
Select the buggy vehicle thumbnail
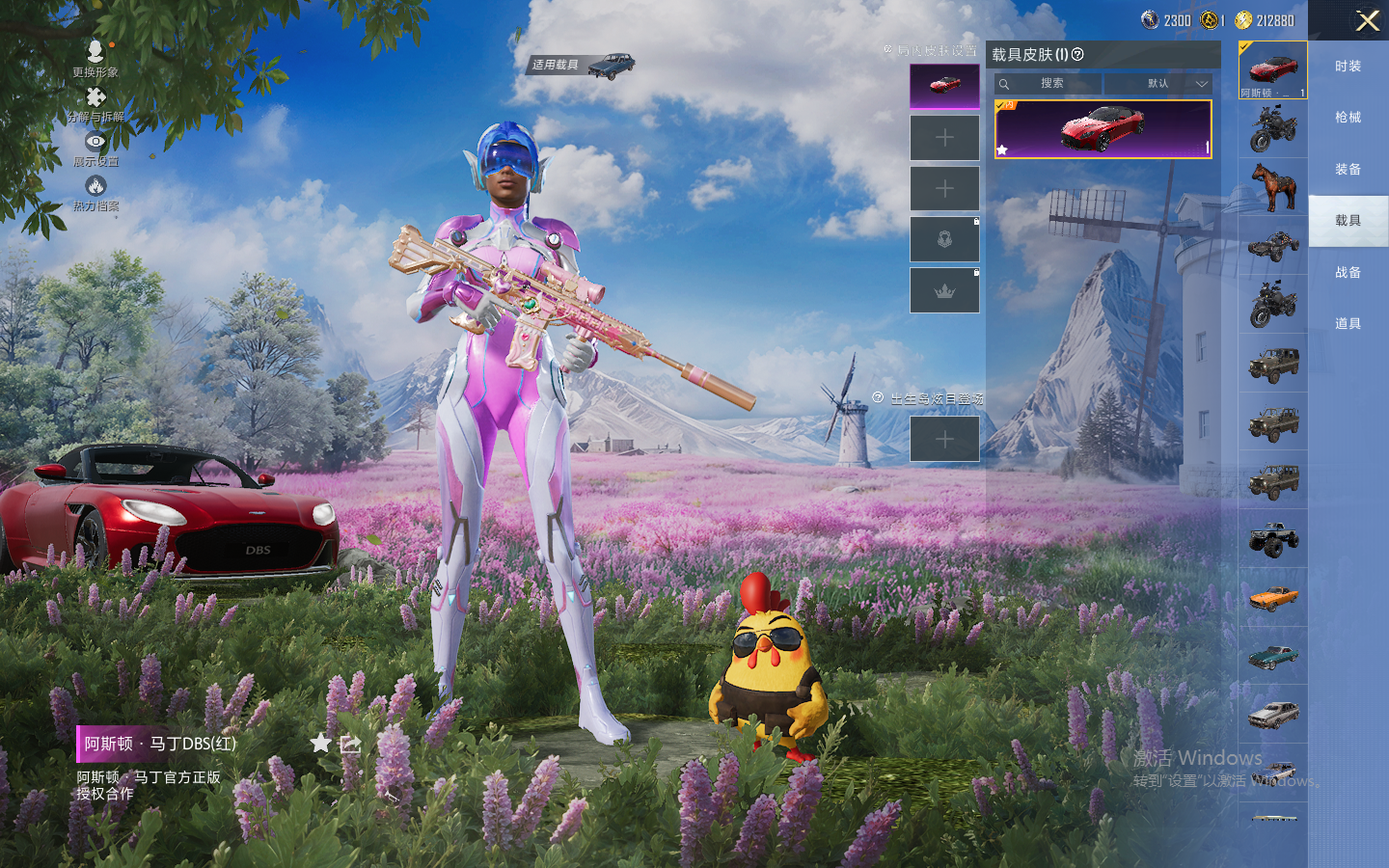pos(1273,246)
